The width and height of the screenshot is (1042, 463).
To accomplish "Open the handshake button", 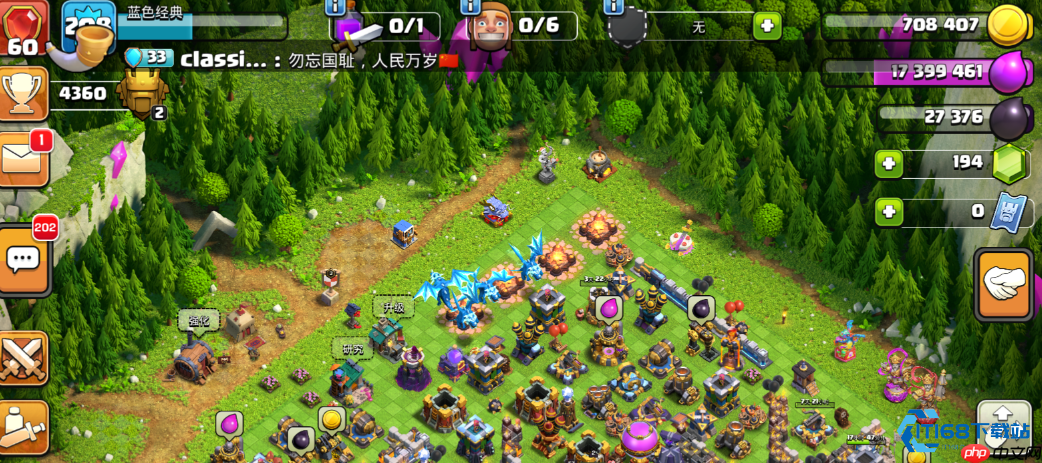I will click(1004, 285).
